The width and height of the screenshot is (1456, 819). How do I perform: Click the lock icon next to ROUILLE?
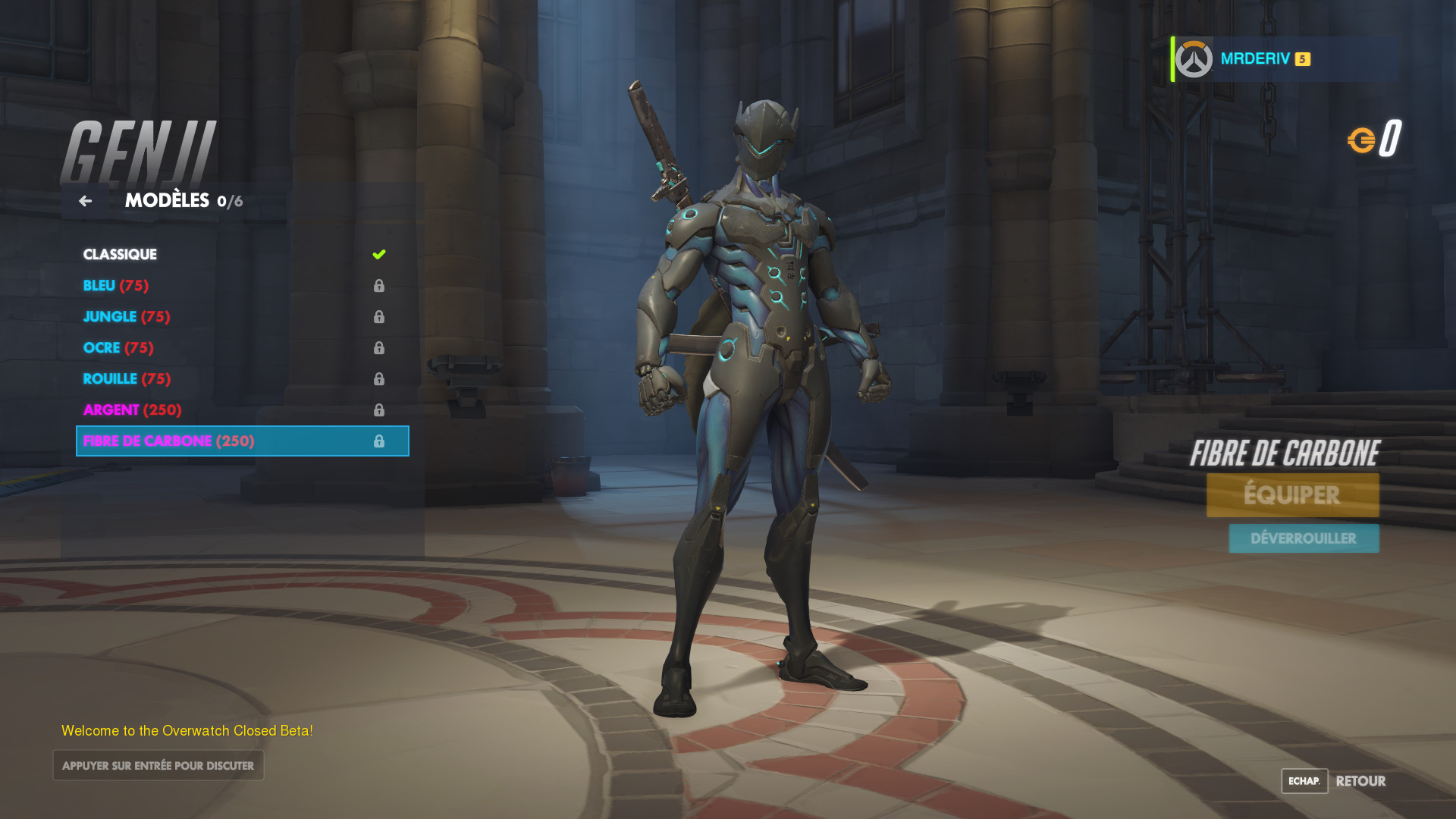[x=379, y=378]
